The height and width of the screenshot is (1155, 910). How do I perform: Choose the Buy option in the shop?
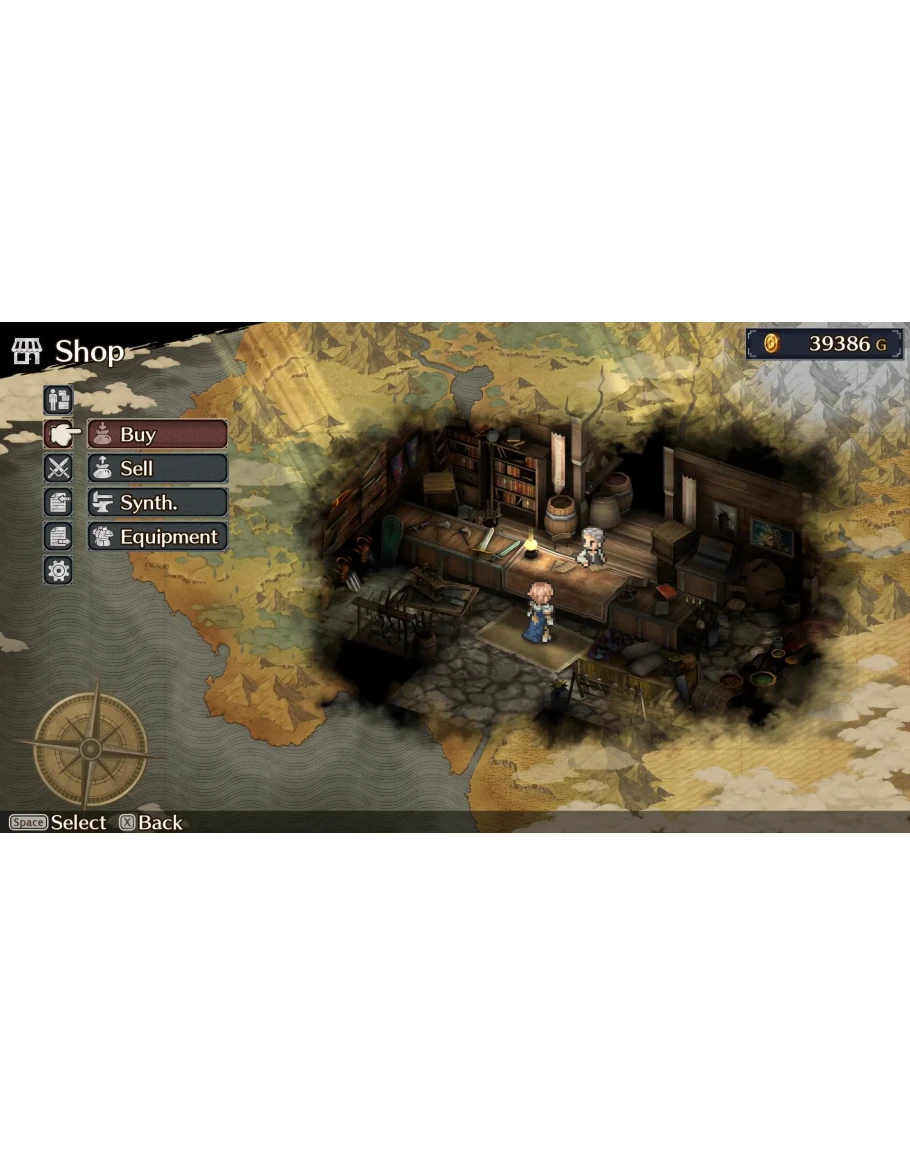pyautogui.click(x=157, y=435)
